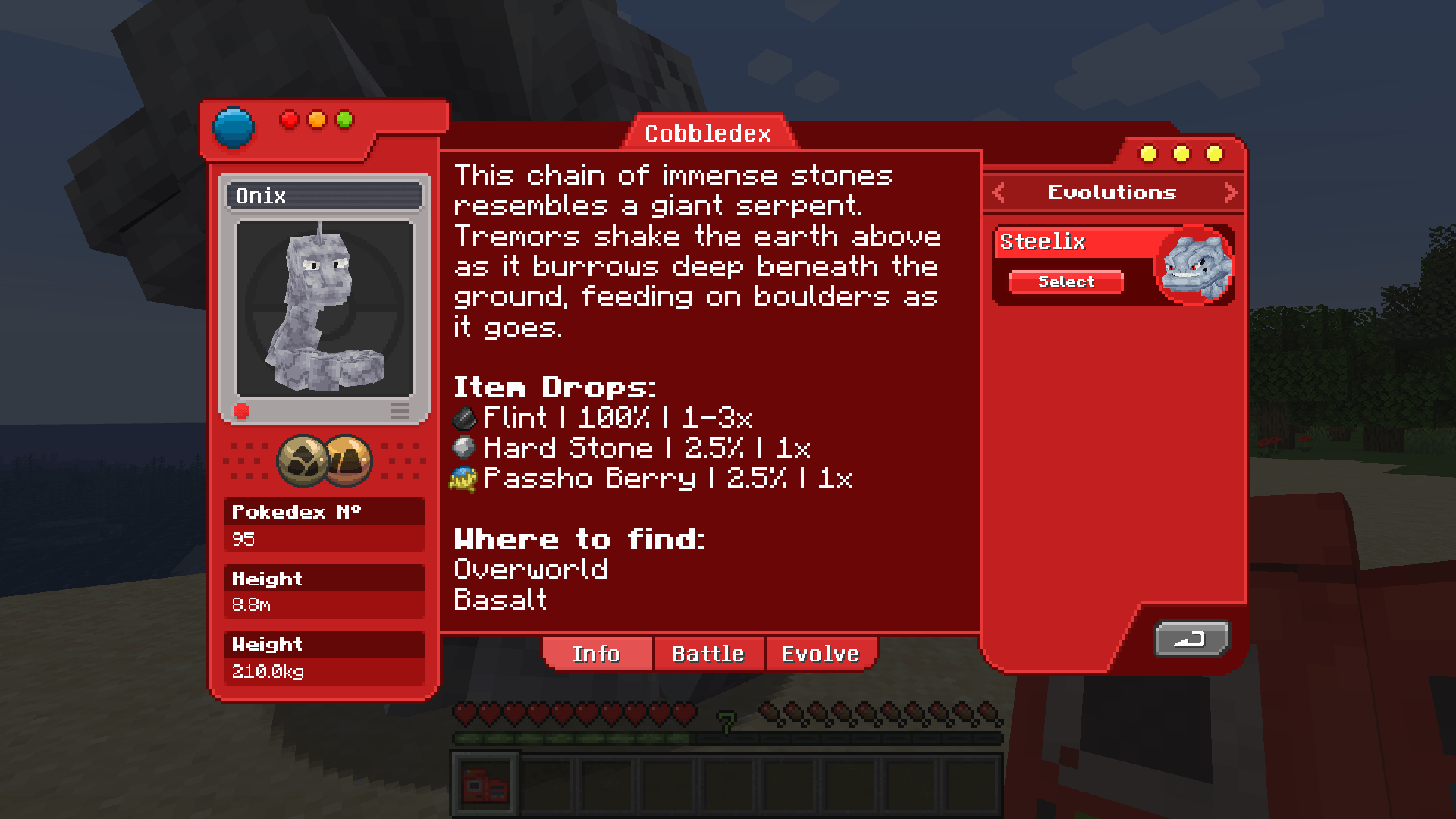1456x819 pixels.
Task: Click the Flint item drop icon
Action: [x=463, y=416]
